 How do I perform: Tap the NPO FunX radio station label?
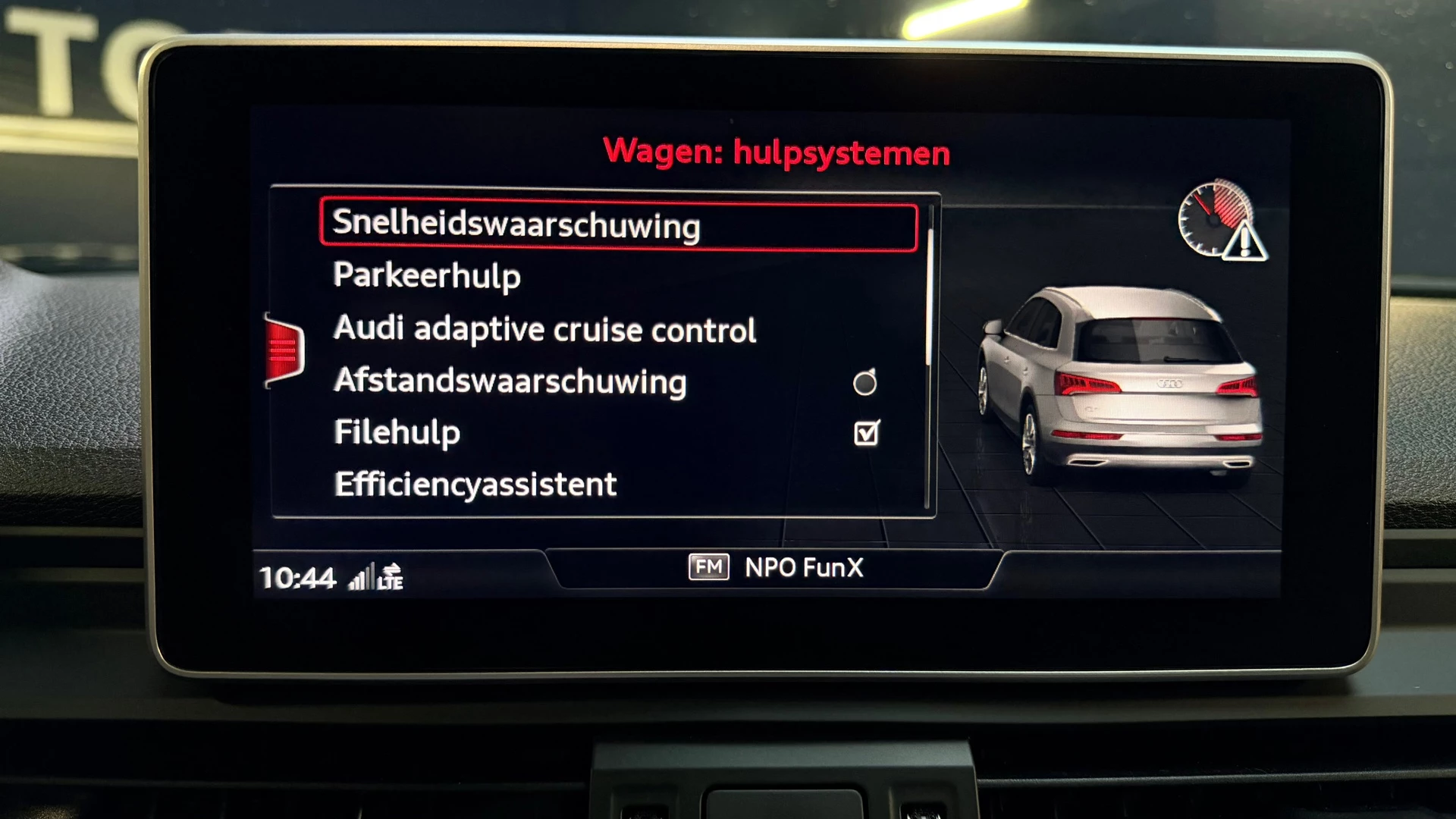[803, 568]
